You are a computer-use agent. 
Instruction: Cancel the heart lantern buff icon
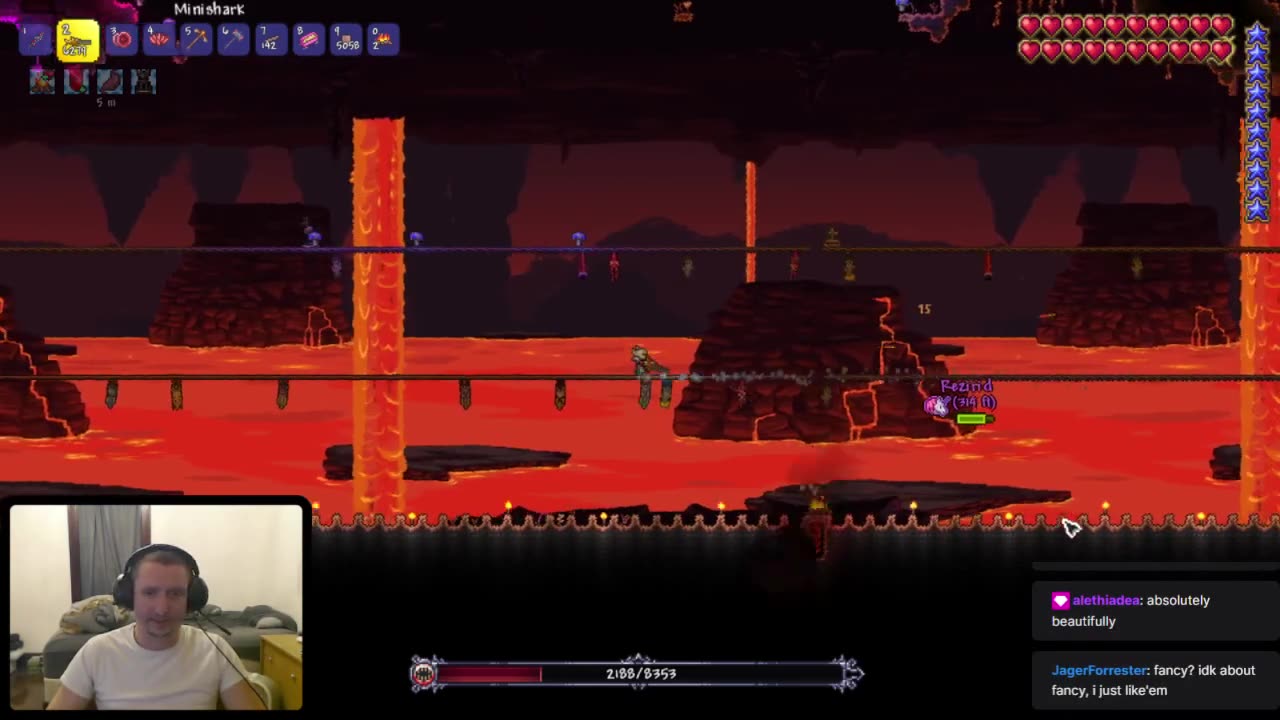point(75,82)
